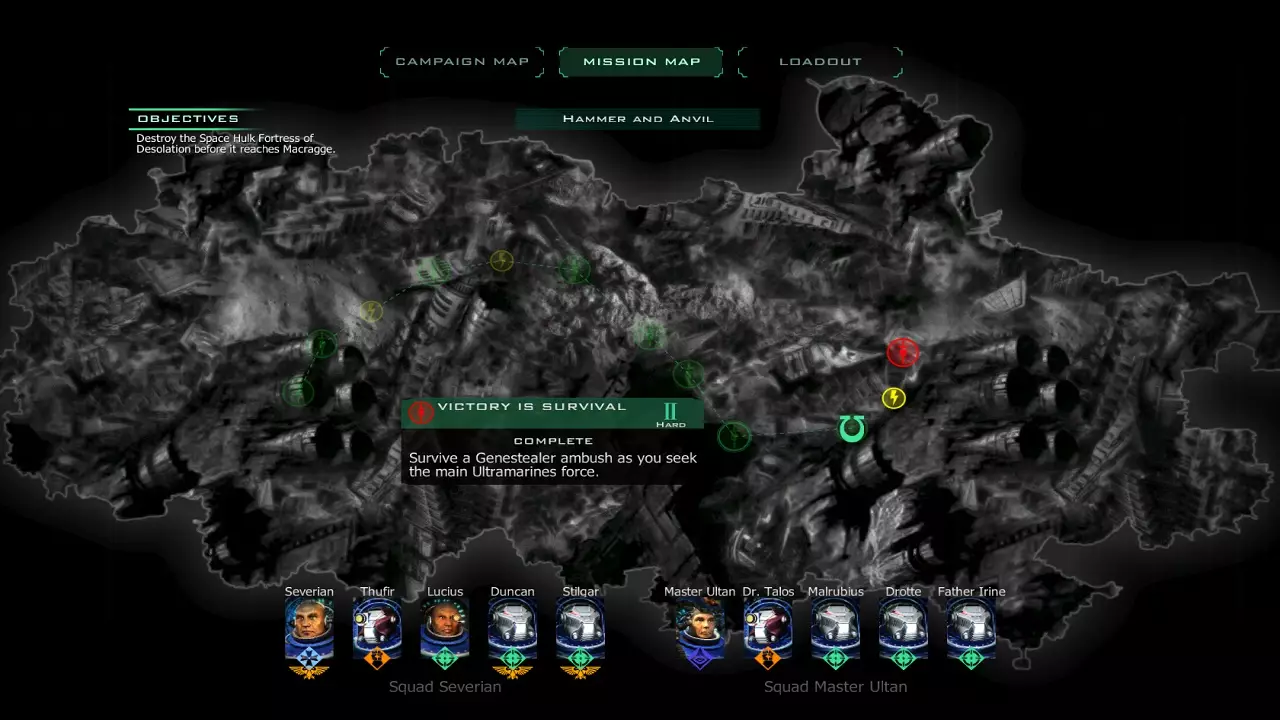Image resolution: width=1280 pixels, height=720 pixels.
Task: Click the Hard difficulty marker
Action: click(671, 414)
